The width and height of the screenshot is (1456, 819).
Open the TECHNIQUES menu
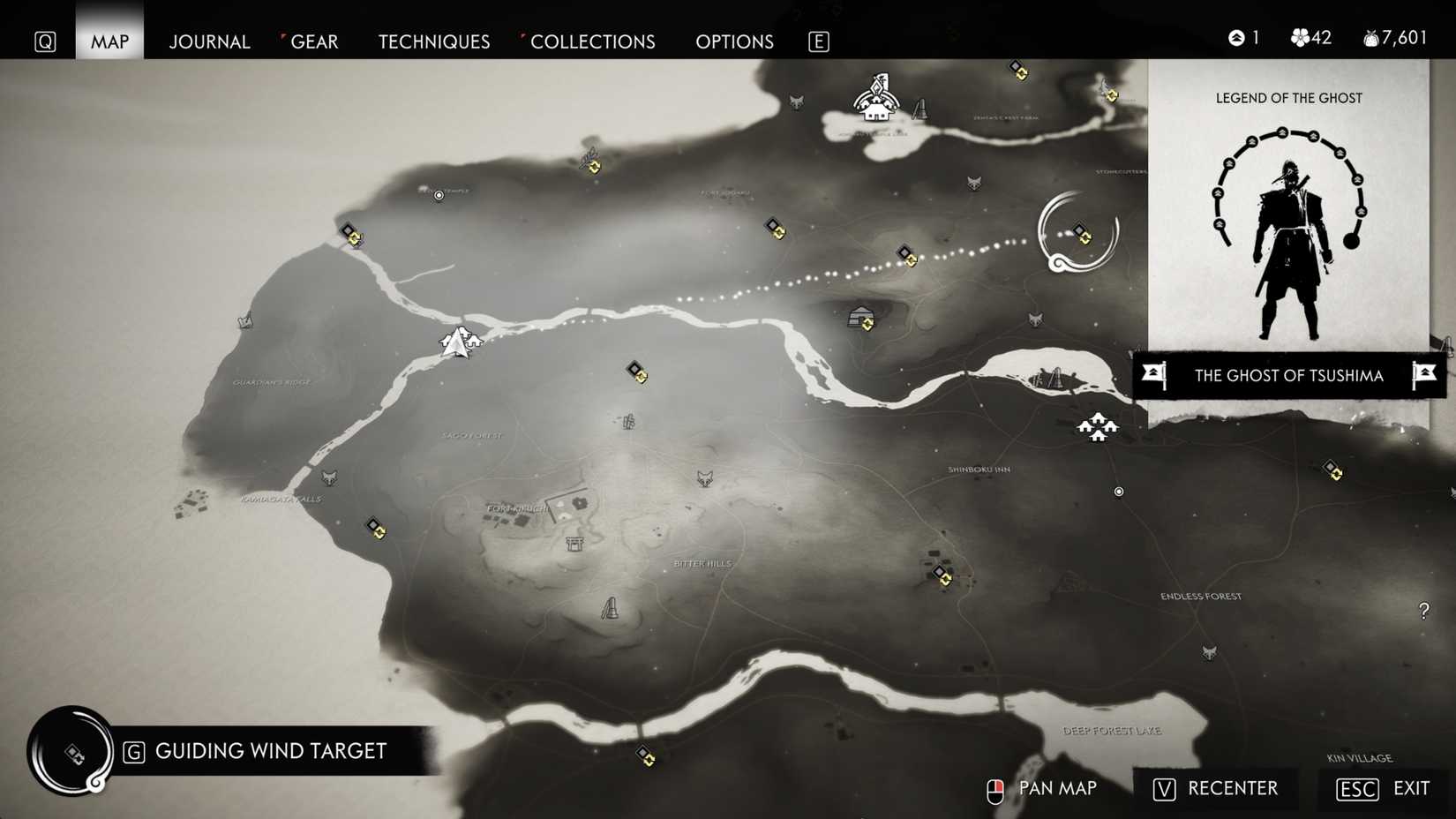tap(433, 41)
